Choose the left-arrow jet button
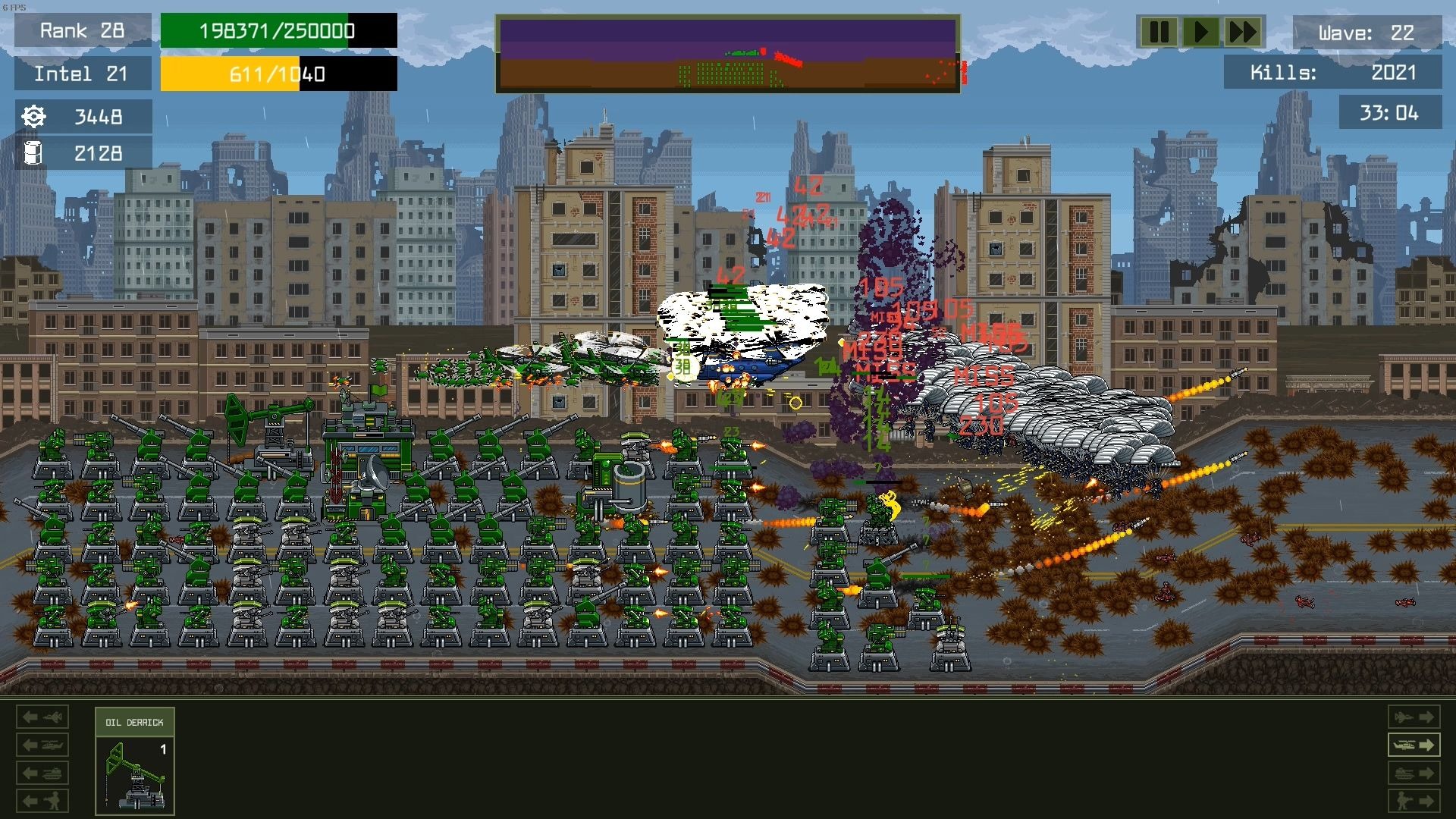 coord(42,717)
